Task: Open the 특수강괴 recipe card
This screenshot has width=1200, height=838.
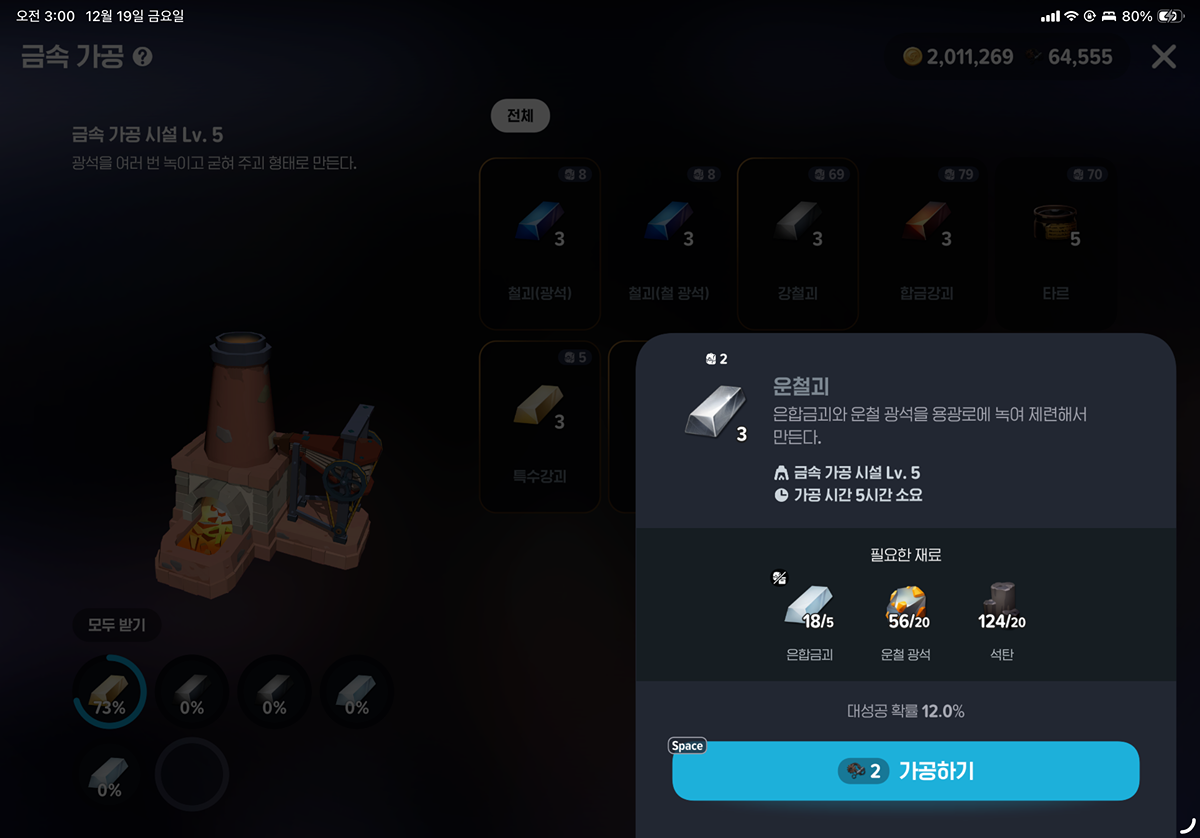Action: pyautogui.click(x=540, y=426)
